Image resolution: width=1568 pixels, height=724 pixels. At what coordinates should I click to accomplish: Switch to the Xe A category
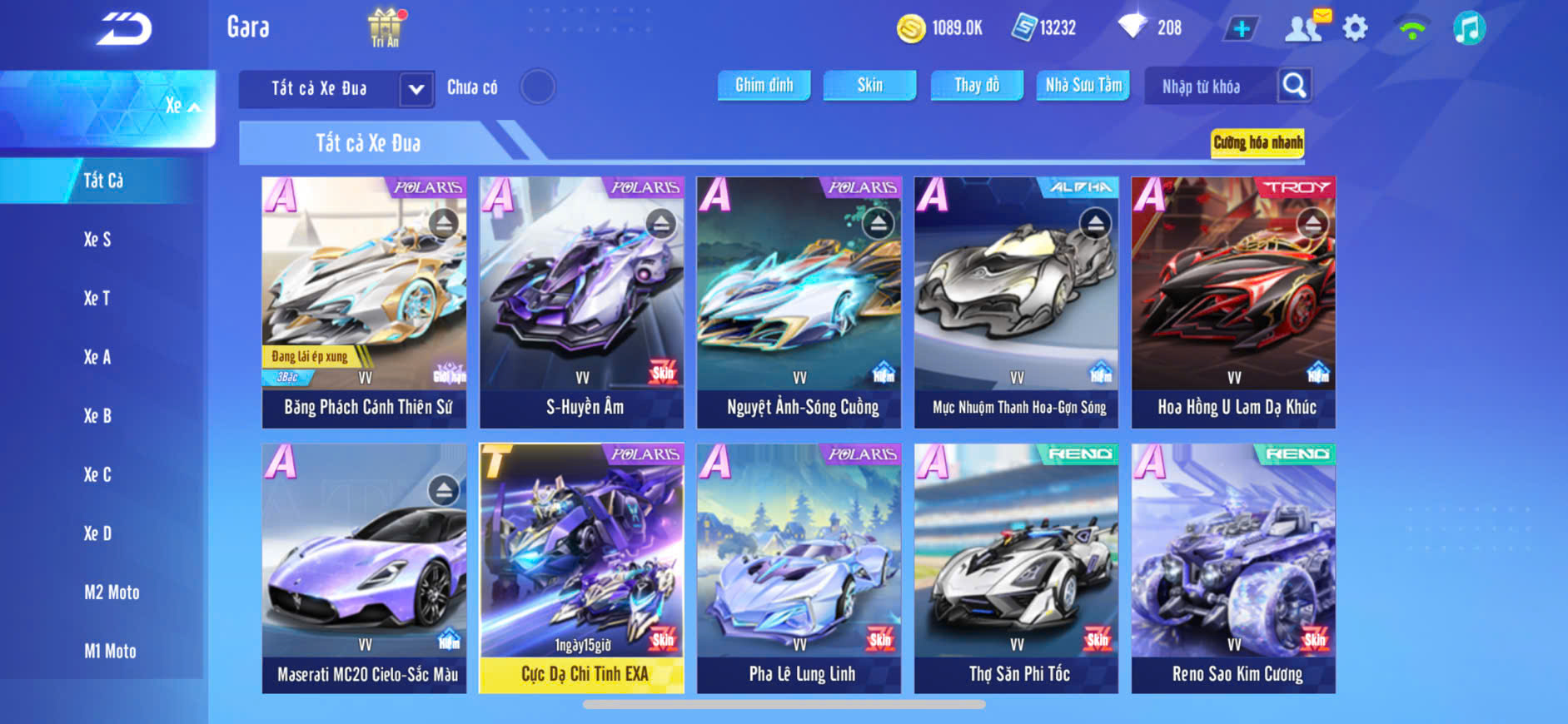point(97,357)
